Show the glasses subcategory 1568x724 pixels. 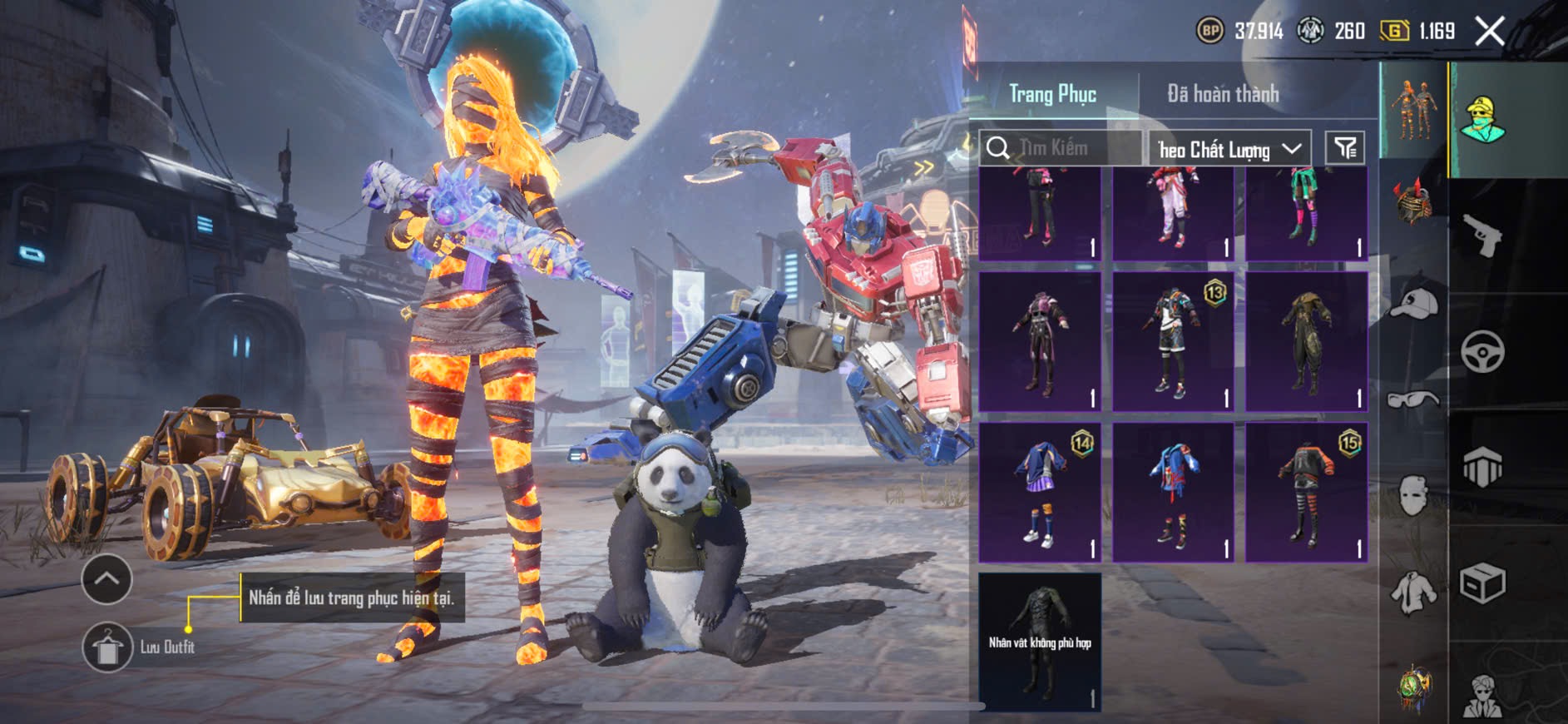(x=1413, y=400)
